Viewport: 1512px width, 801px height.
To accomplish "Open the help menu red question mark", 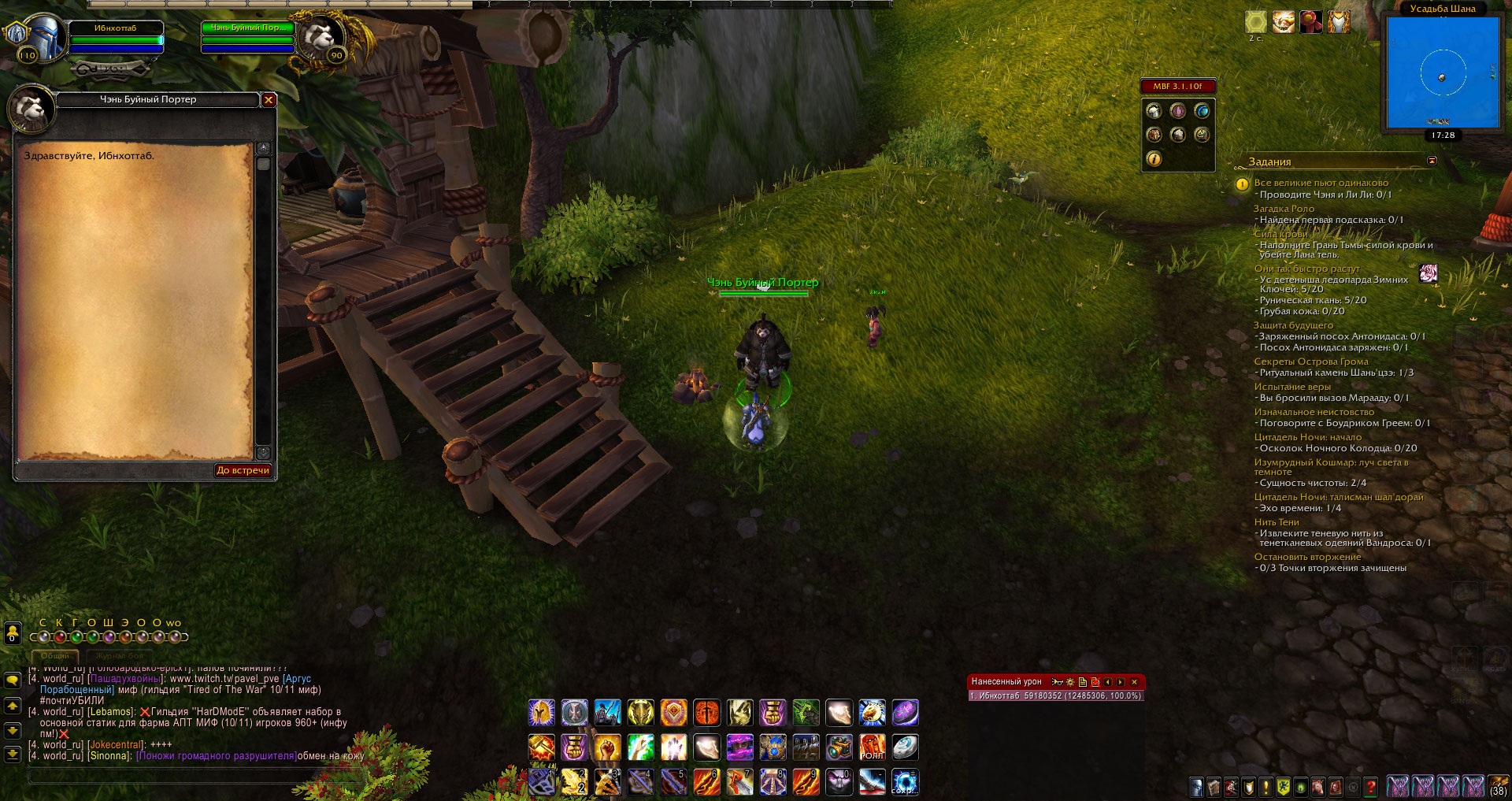I will [x=1371, y=787].
